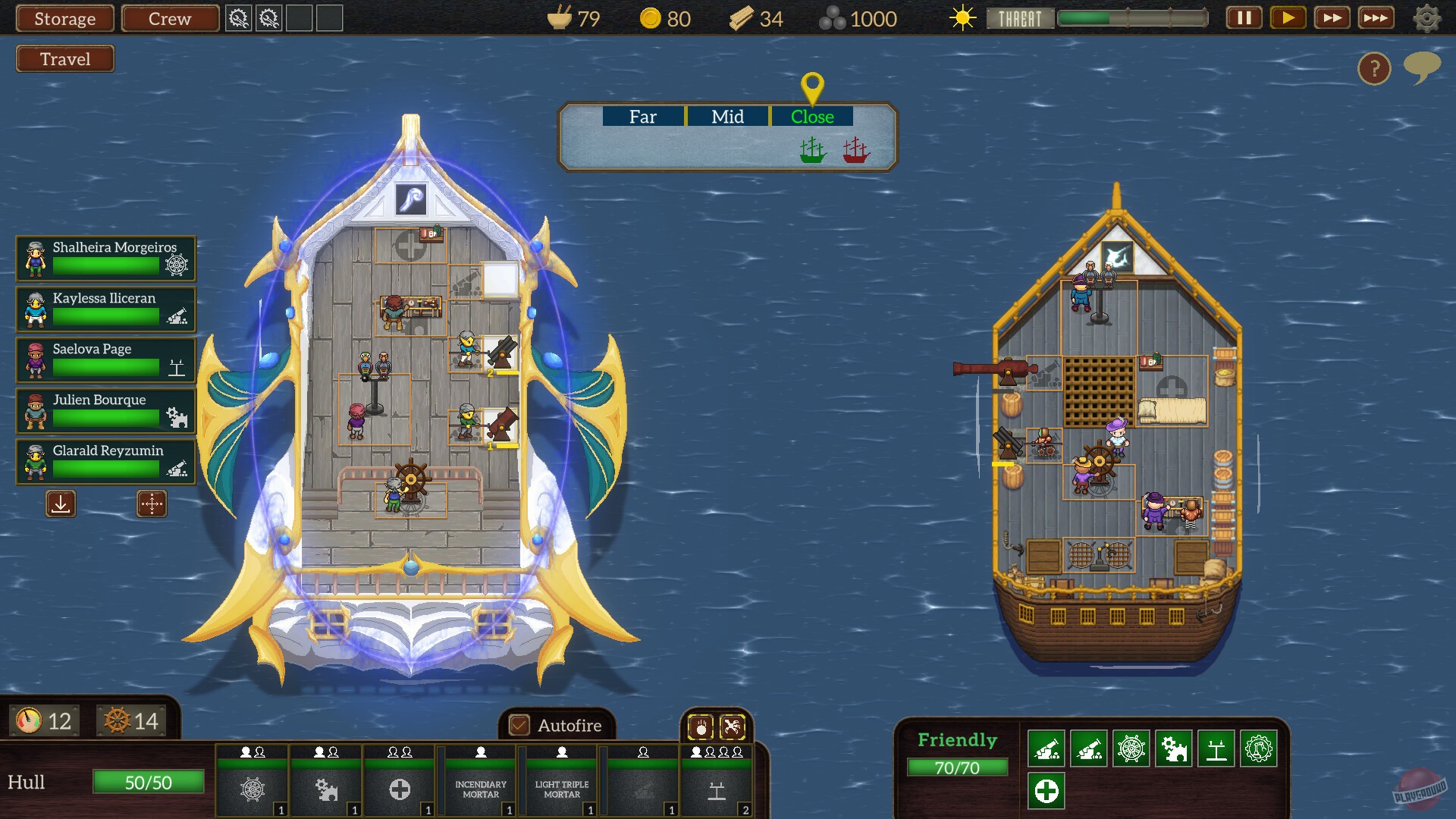Open the repair gears station icon
The image size is (1456, 819).
coord(326,789)
